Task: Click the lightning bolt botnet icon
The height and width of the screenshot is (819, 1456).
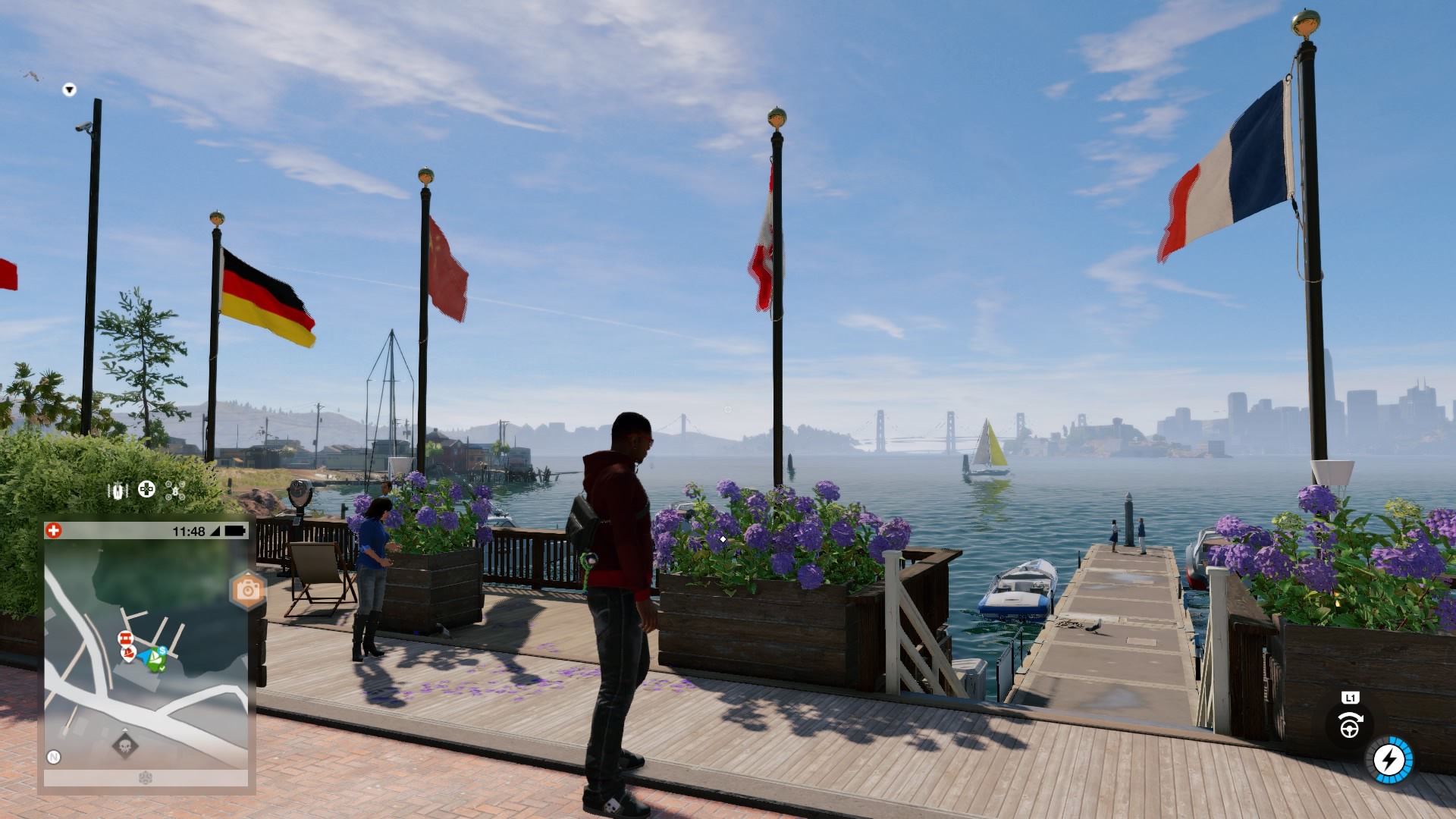Action: pyautogui.click(x=1390, y=759)
